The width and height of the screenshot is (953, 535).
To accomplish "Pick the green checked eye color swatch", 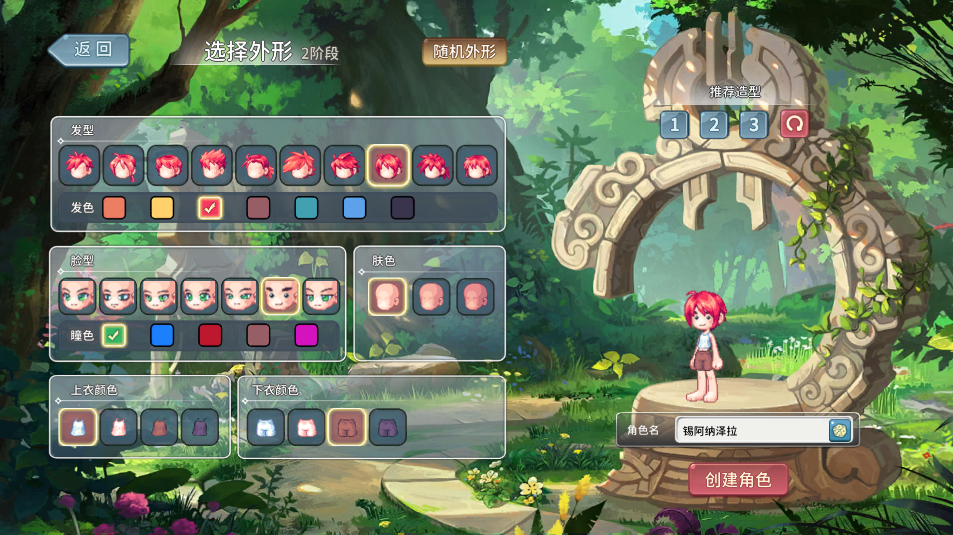I will click(114, 335).
